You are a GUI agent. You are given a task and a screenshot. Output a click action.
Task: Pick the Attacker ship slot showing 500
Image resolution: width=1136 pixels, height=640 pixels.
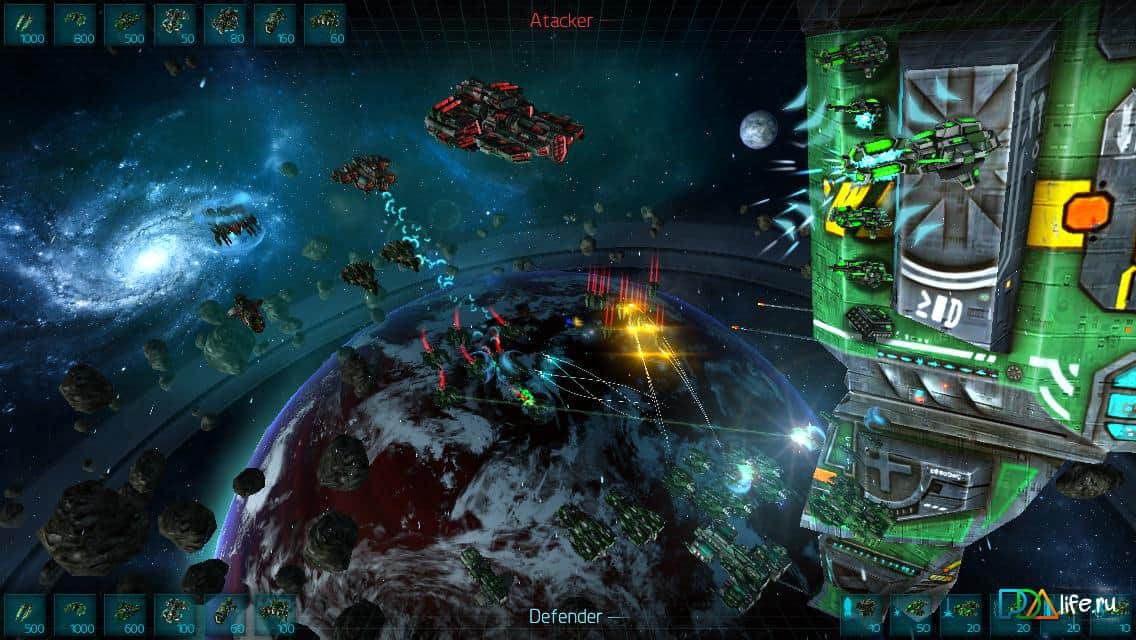click(125, 24)
